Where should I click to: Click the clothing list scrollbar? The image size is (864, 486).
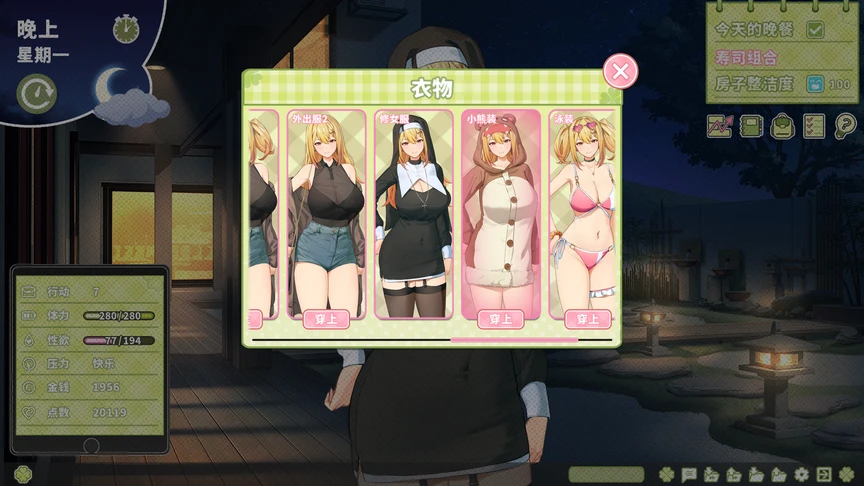click(514, 340)
